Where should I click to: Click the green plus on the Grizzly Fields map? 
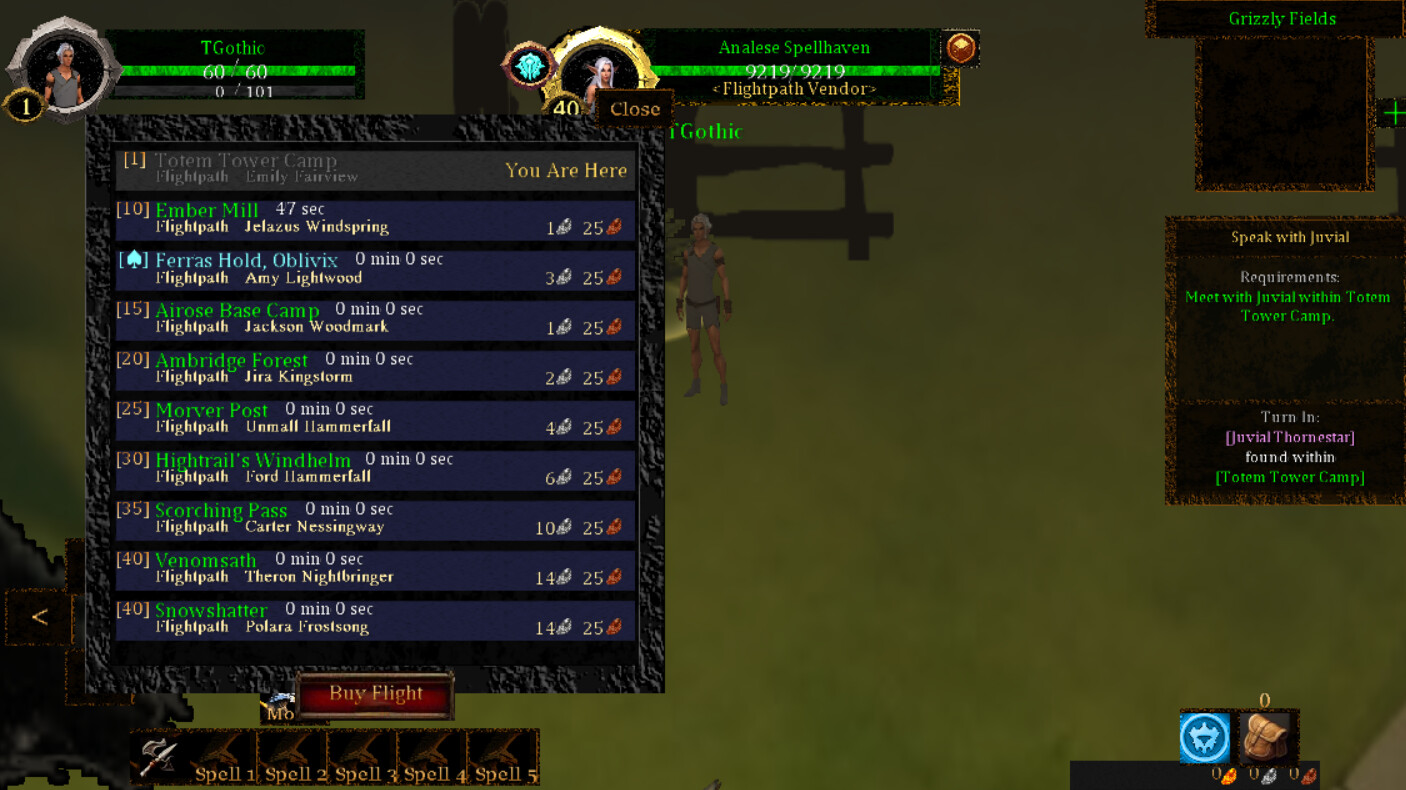point(1394,113)
